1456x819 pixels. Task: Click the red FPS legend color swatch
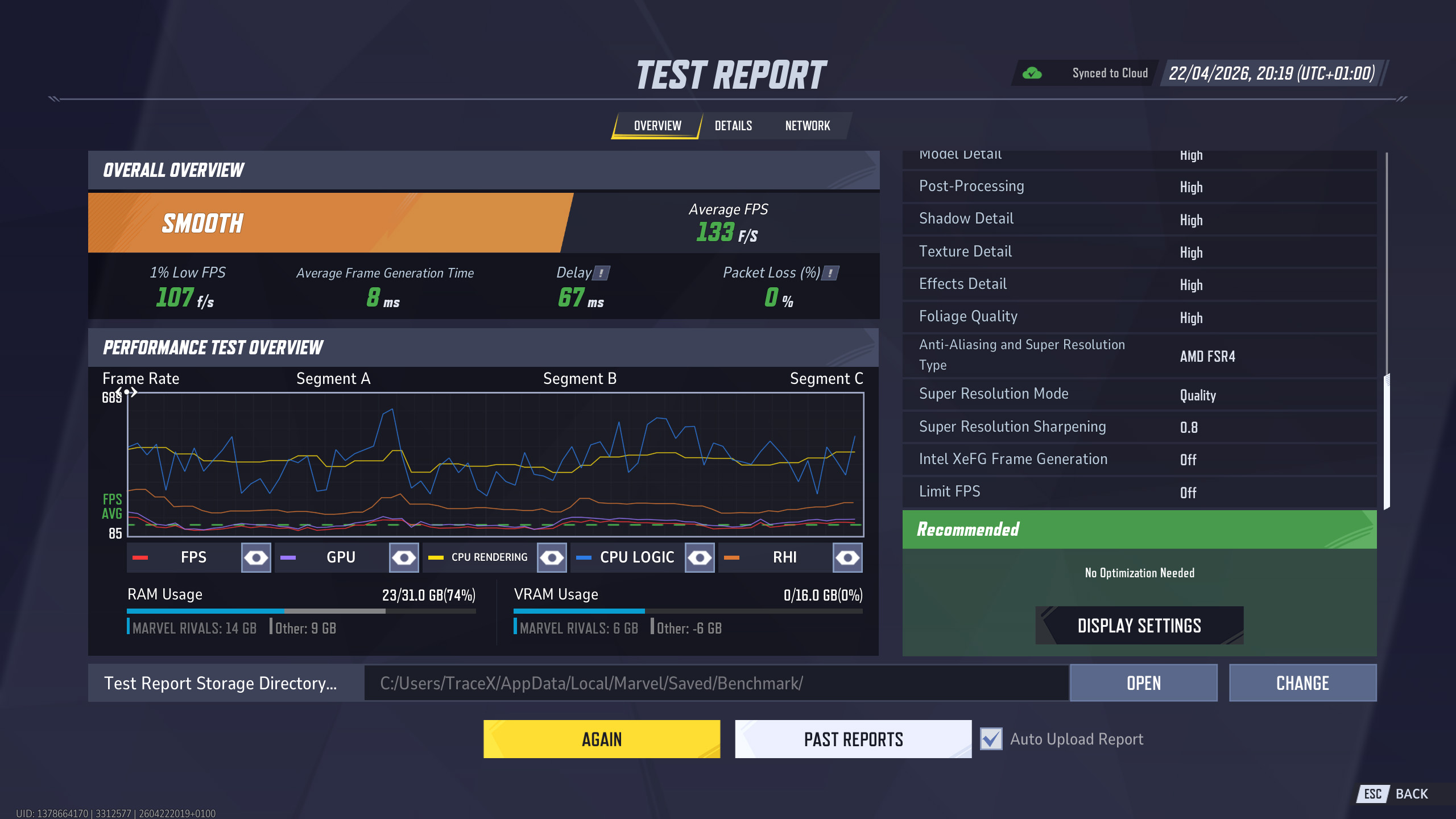click(x=140, y=557)
